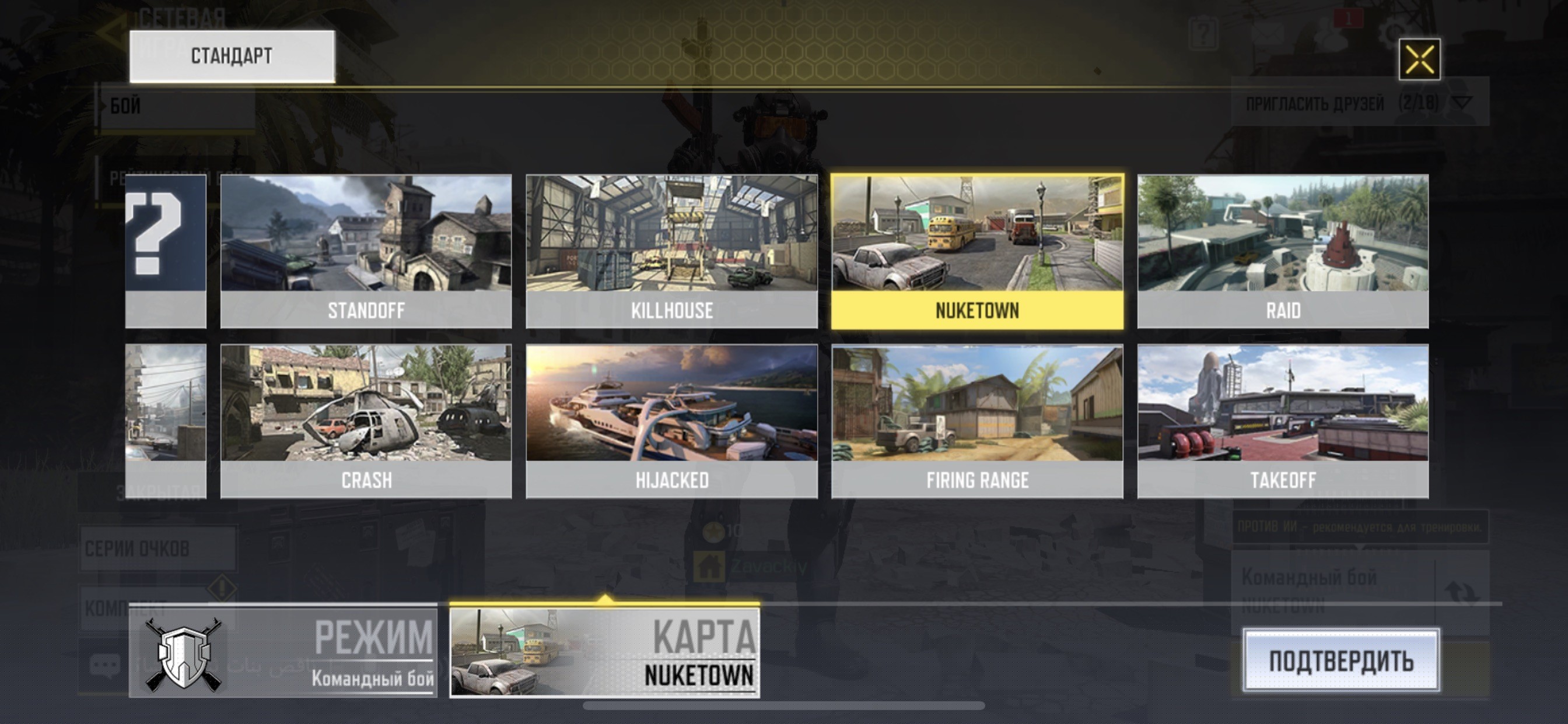This screenshot has height=724, width=1568.
Task: Pick the Firing Range map
Action: coord(977,421)
